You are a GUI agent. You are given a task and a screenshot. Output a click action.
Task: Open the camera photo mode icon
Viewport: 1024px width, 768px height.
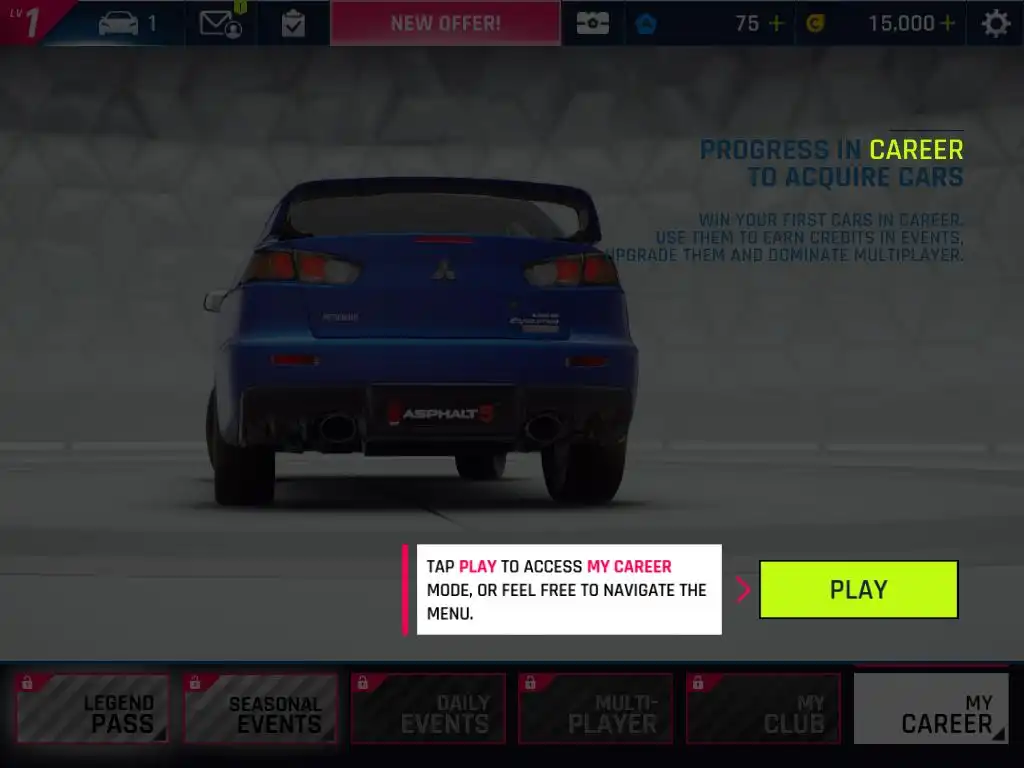(x=592, y=23)
